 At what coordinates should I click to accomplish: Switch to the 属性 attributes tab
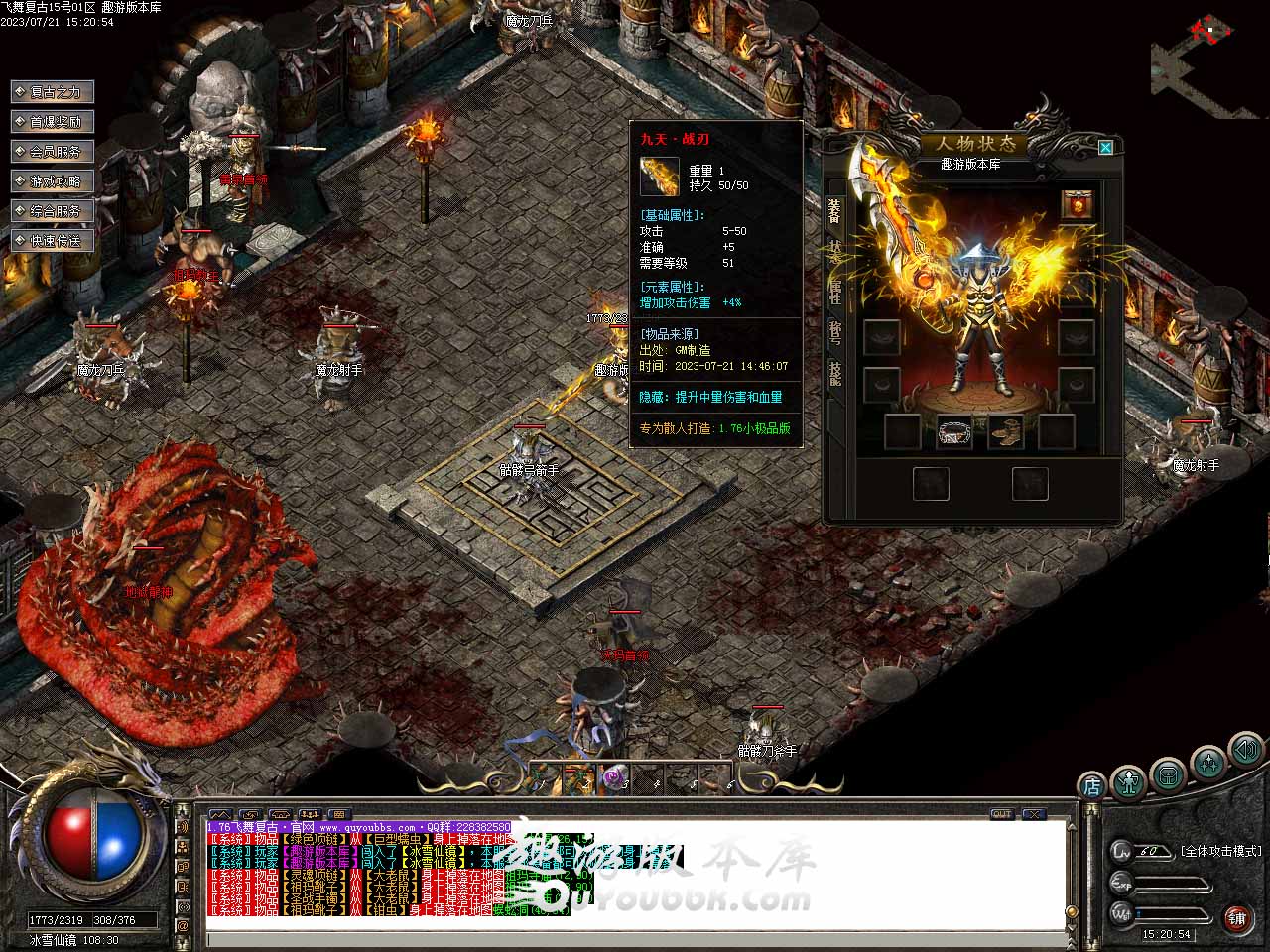click(835, 292)
